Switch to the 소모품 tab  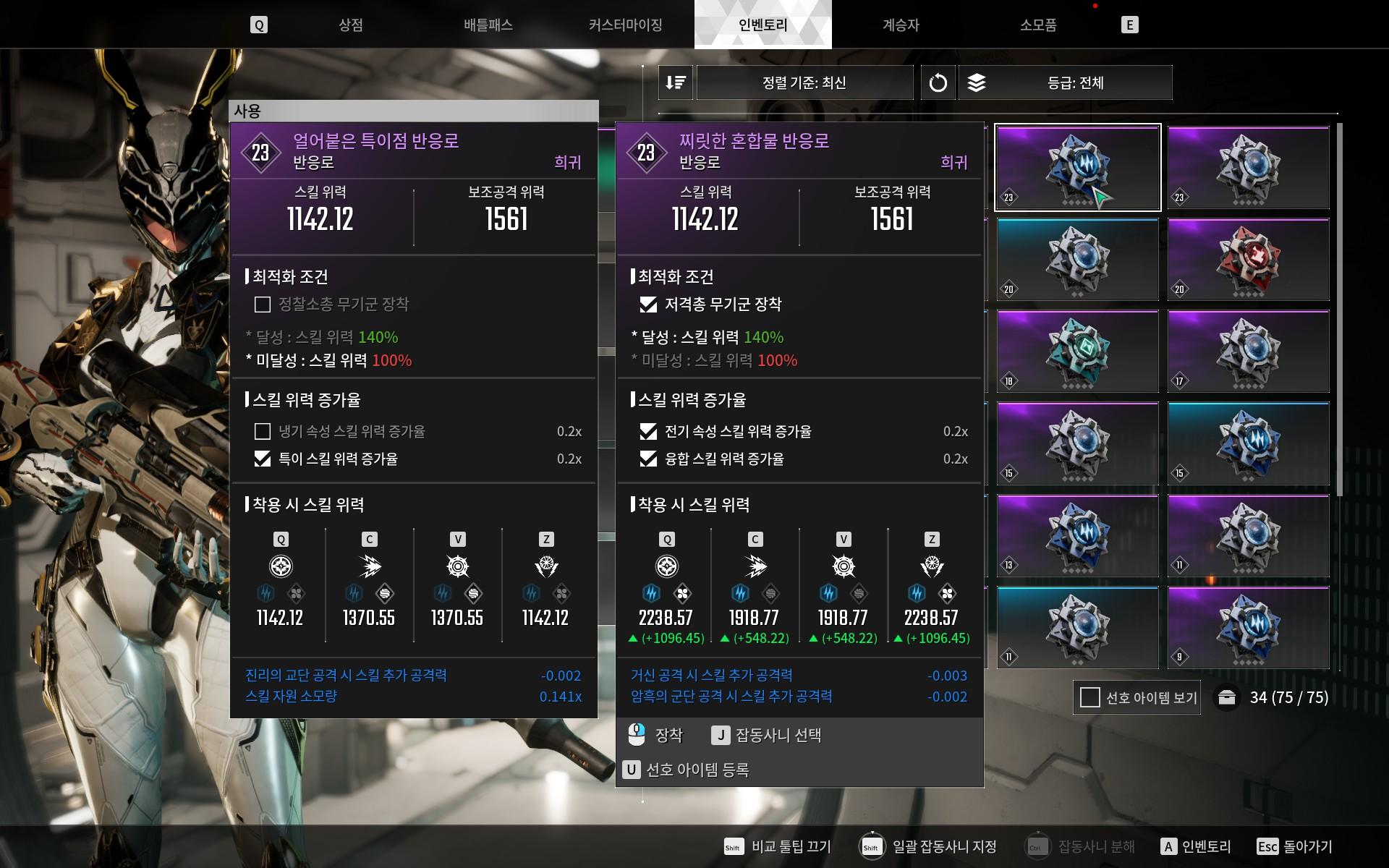coord(1038,25)
